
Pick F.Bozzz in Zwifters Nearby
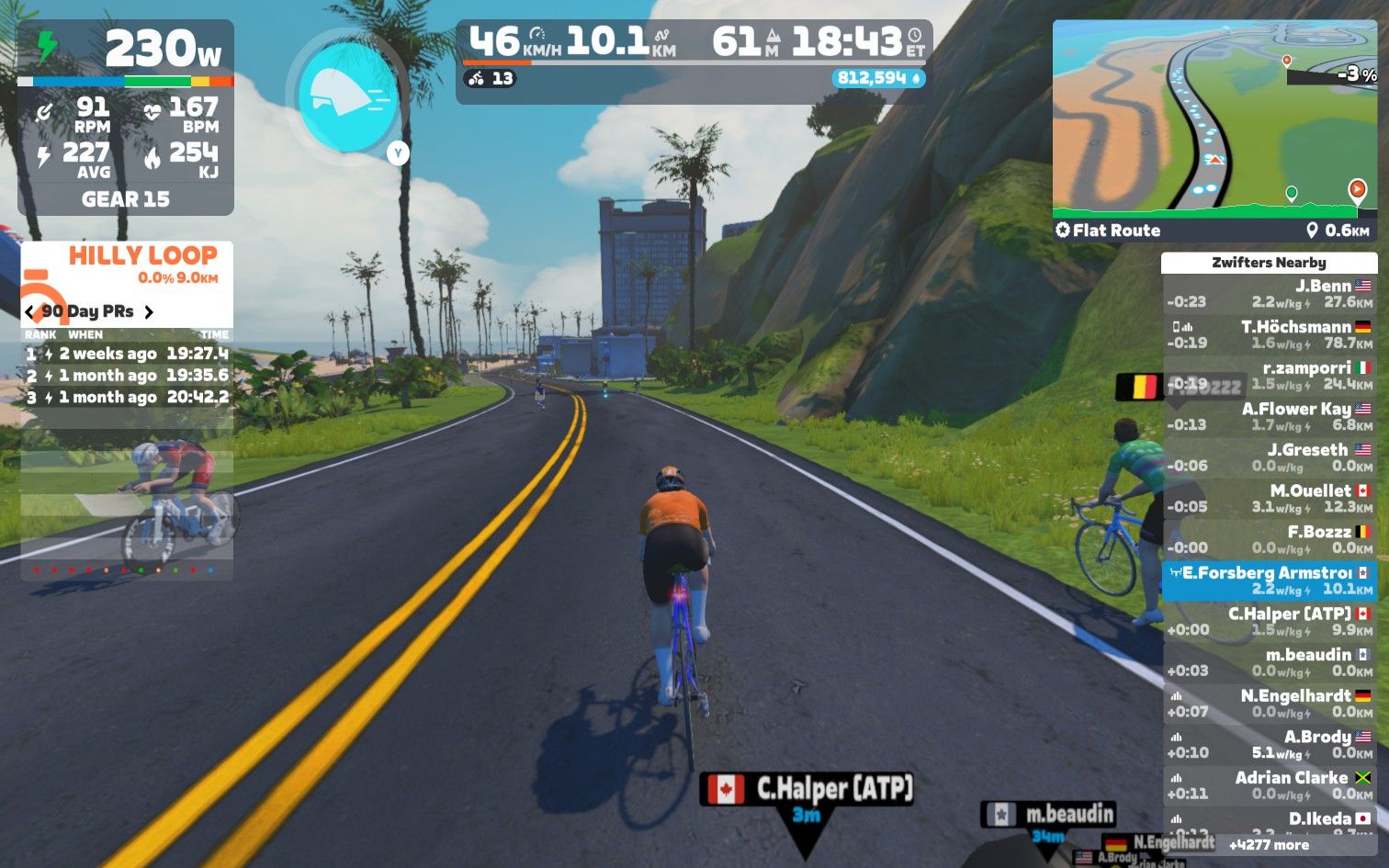[1270, 539]
